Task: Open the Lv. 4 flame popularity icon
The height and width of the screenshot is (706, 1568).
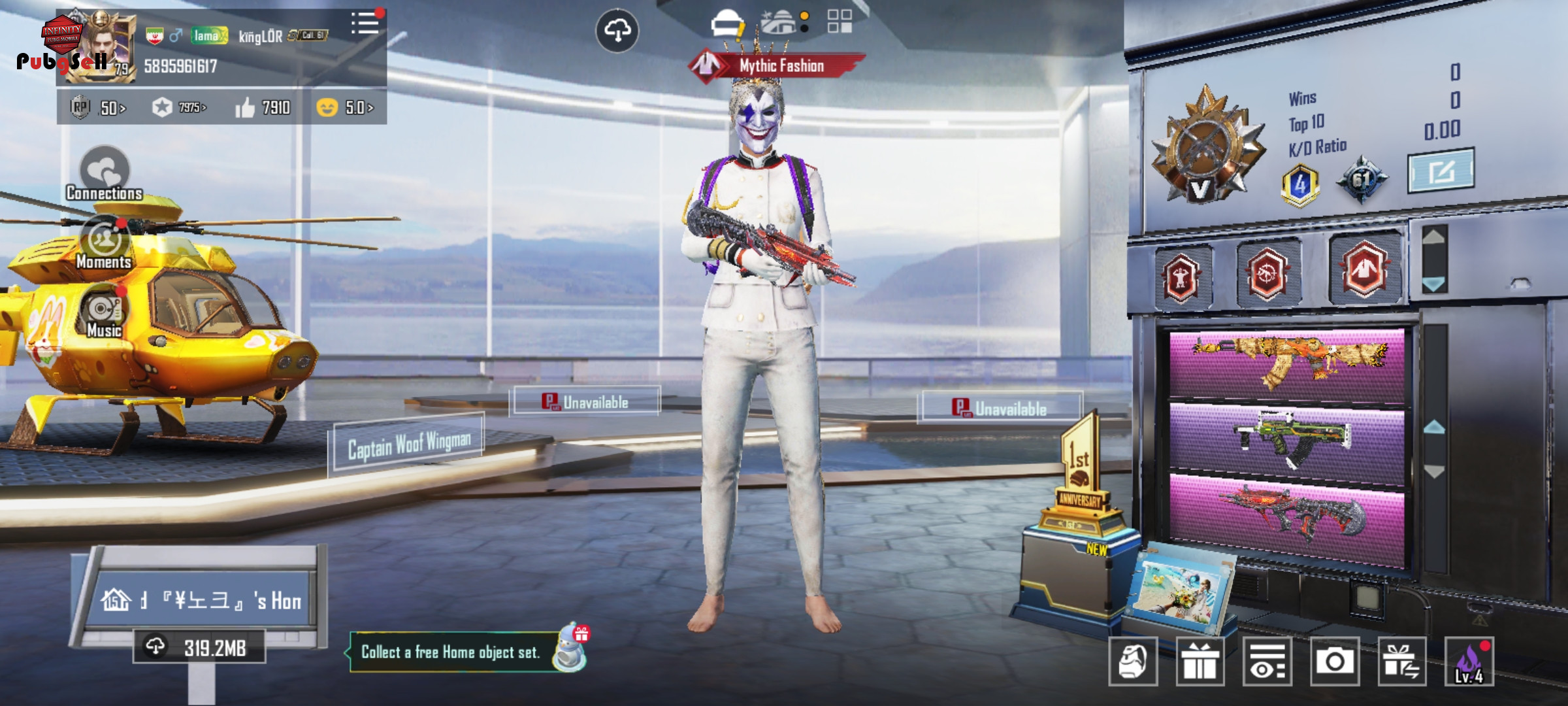Action: (1469, 662)
